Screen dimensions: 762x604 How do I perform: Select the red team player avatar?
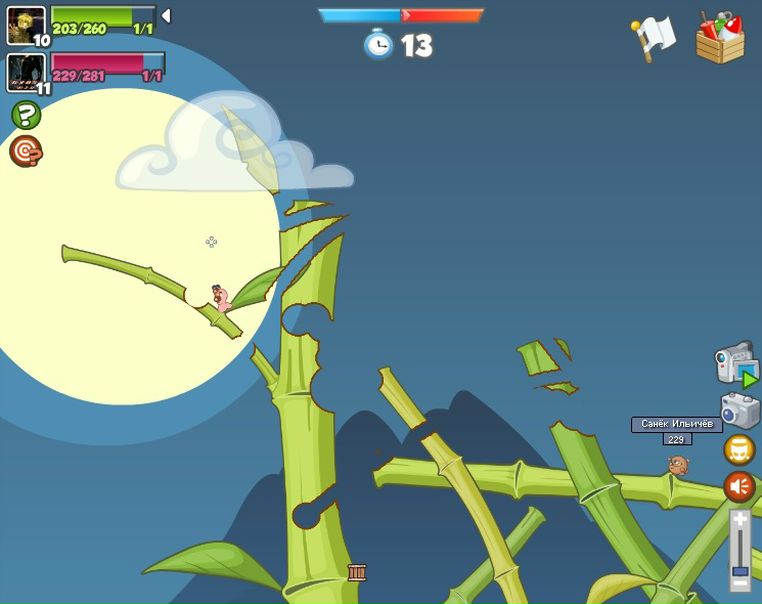[25, 72]
